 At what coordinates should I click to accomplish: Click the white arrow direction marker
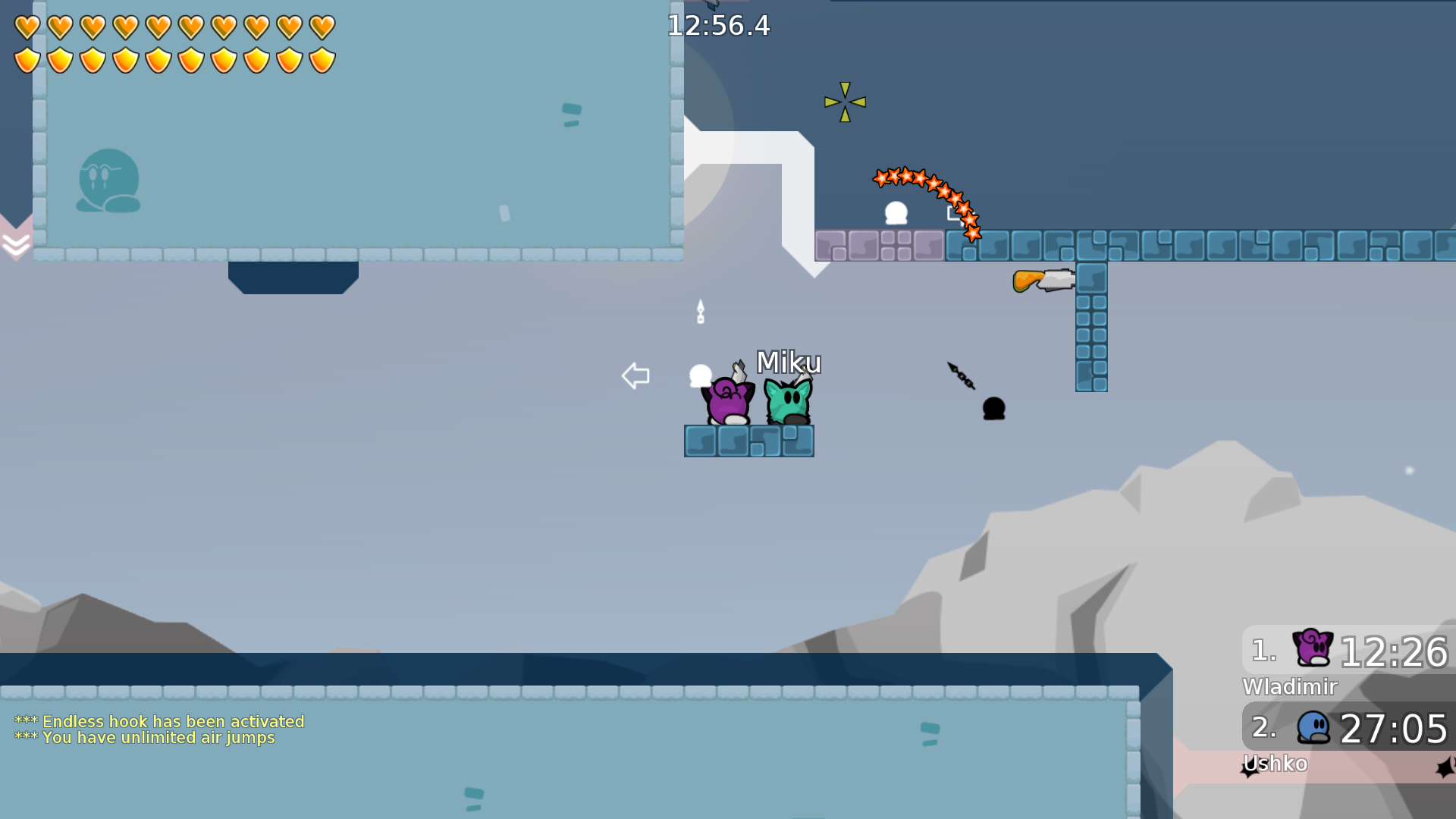(636, 375)
